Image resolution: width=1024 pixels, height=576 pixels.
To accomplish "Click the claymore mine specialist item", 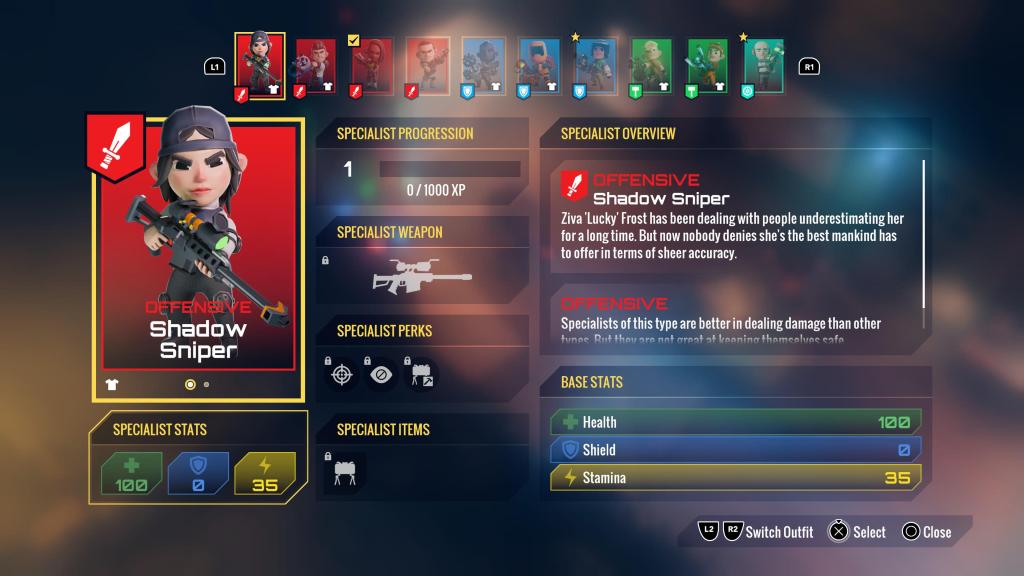I will [344, 471].
